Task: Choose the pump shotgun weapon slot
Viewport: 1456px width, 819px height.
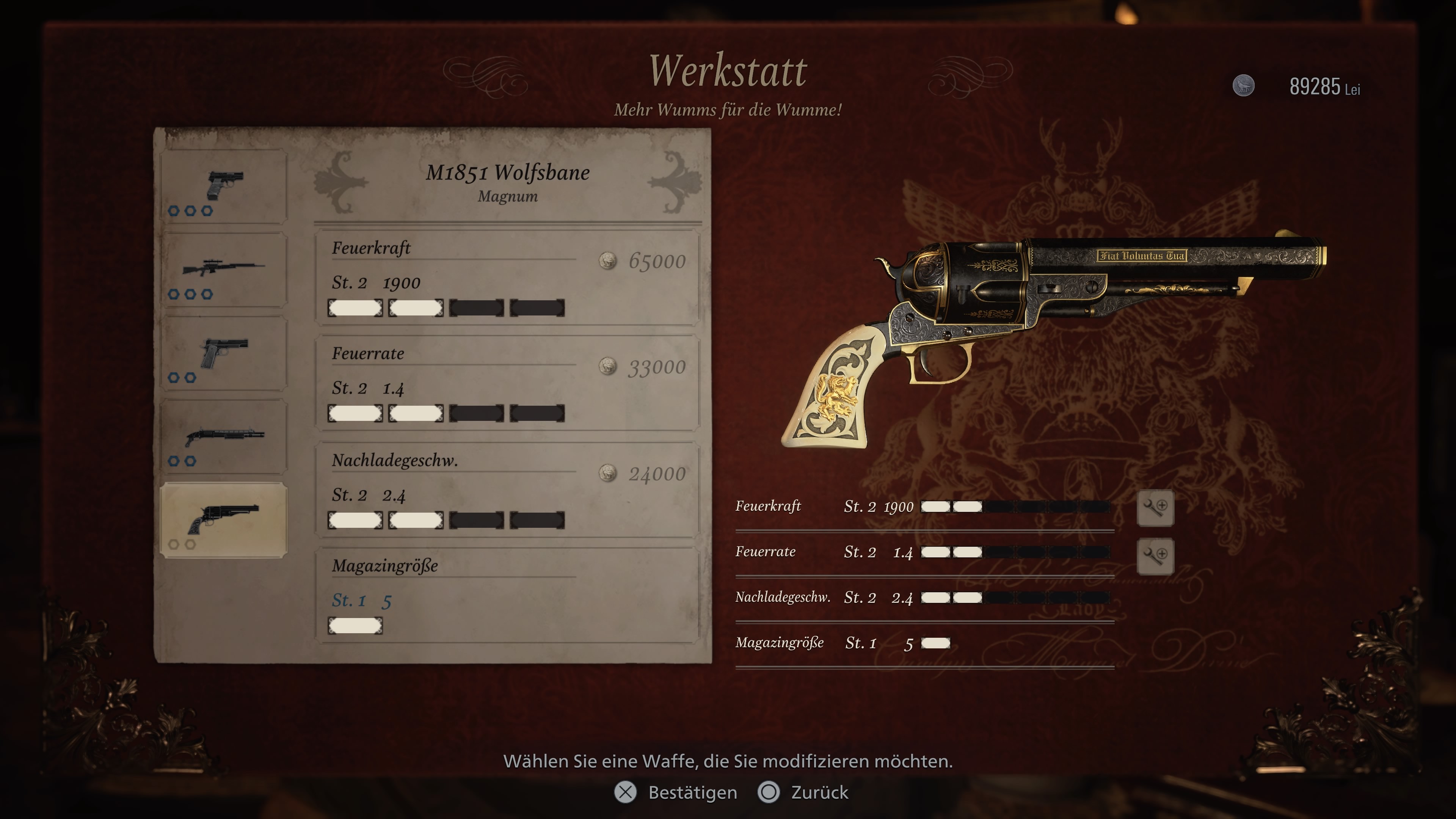Action: (x=224, y=438)
